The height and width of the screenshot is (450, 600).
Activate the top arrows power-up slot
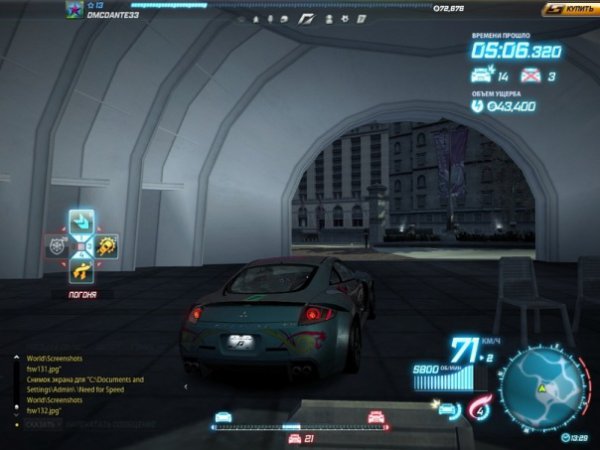81,221
